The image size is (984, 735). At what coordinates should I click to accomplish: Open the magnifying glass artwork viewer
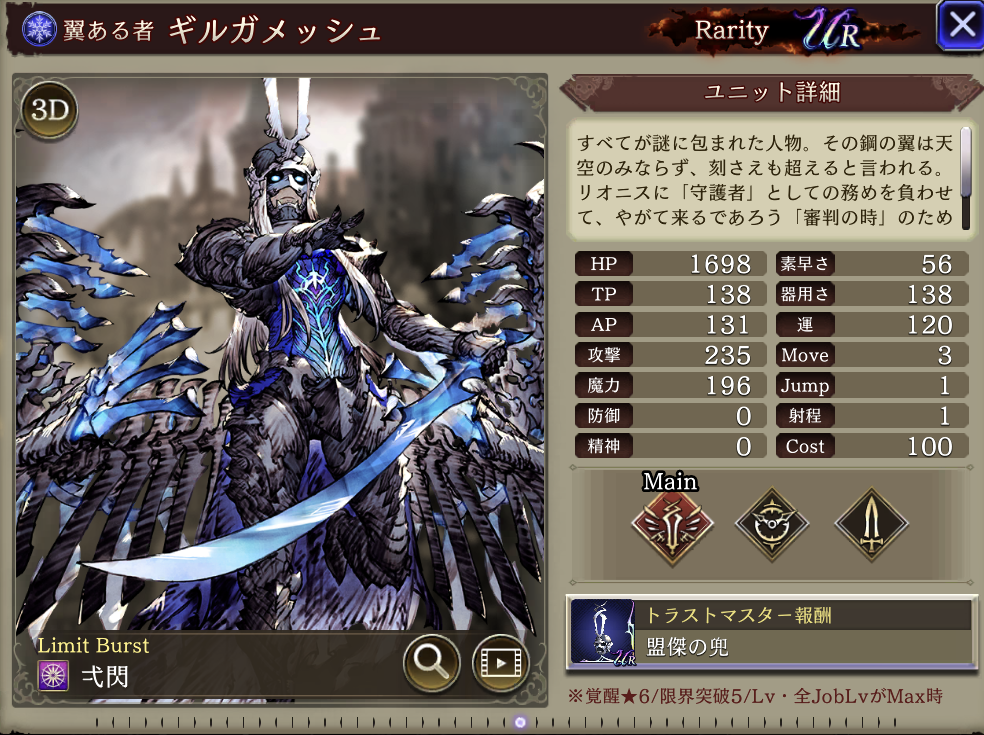pos(432,660)
